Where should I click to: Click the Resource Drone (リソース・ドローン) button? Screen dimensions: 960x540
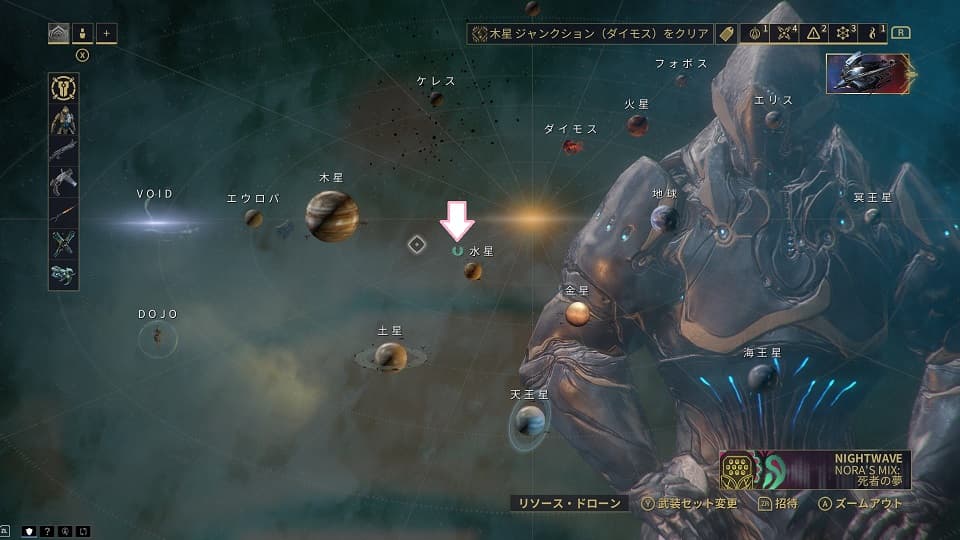point(569,504)
